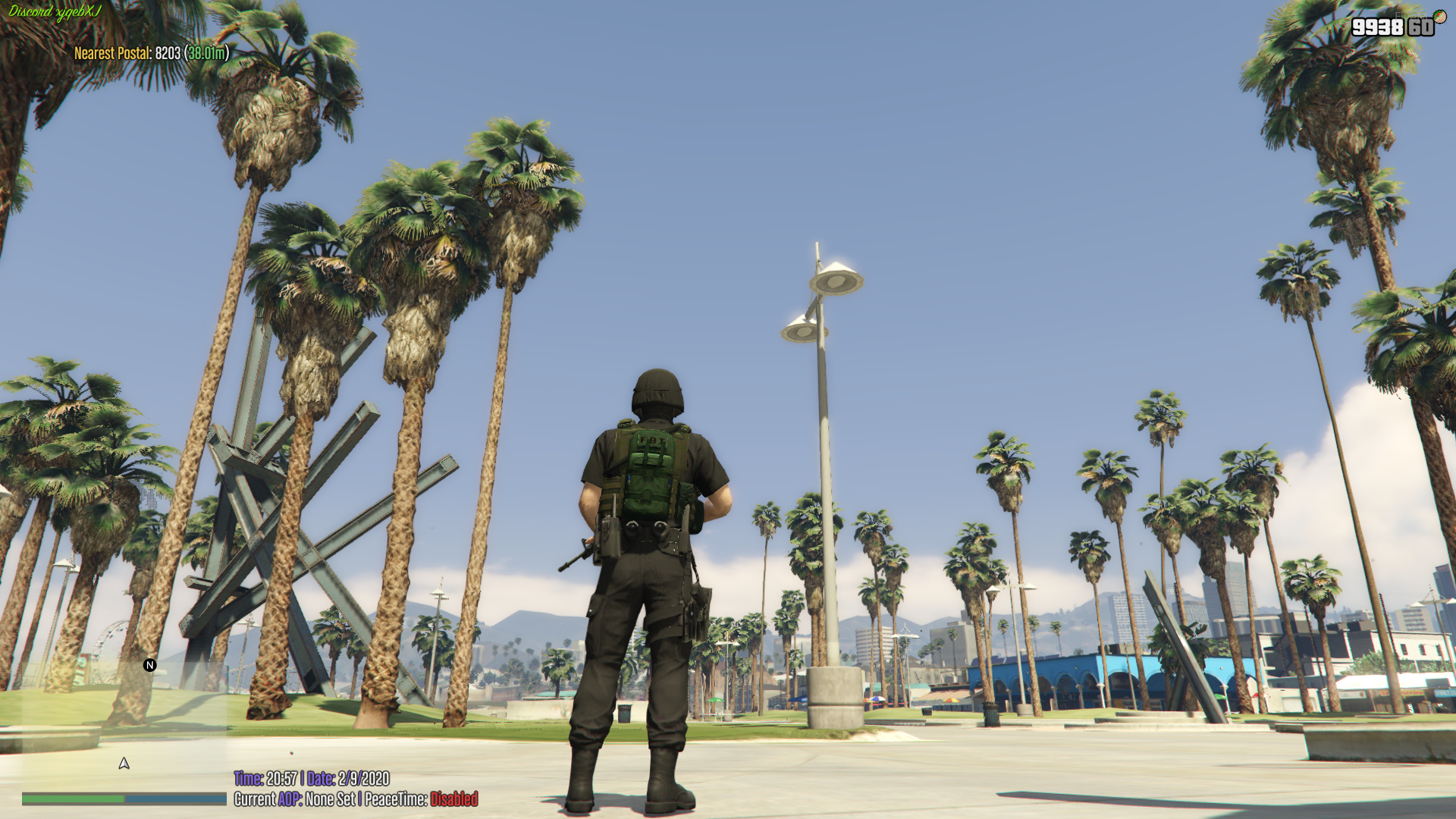Click the player arrow icon on the minimap
Viewport: 1456px width, 819px height.
124,762
